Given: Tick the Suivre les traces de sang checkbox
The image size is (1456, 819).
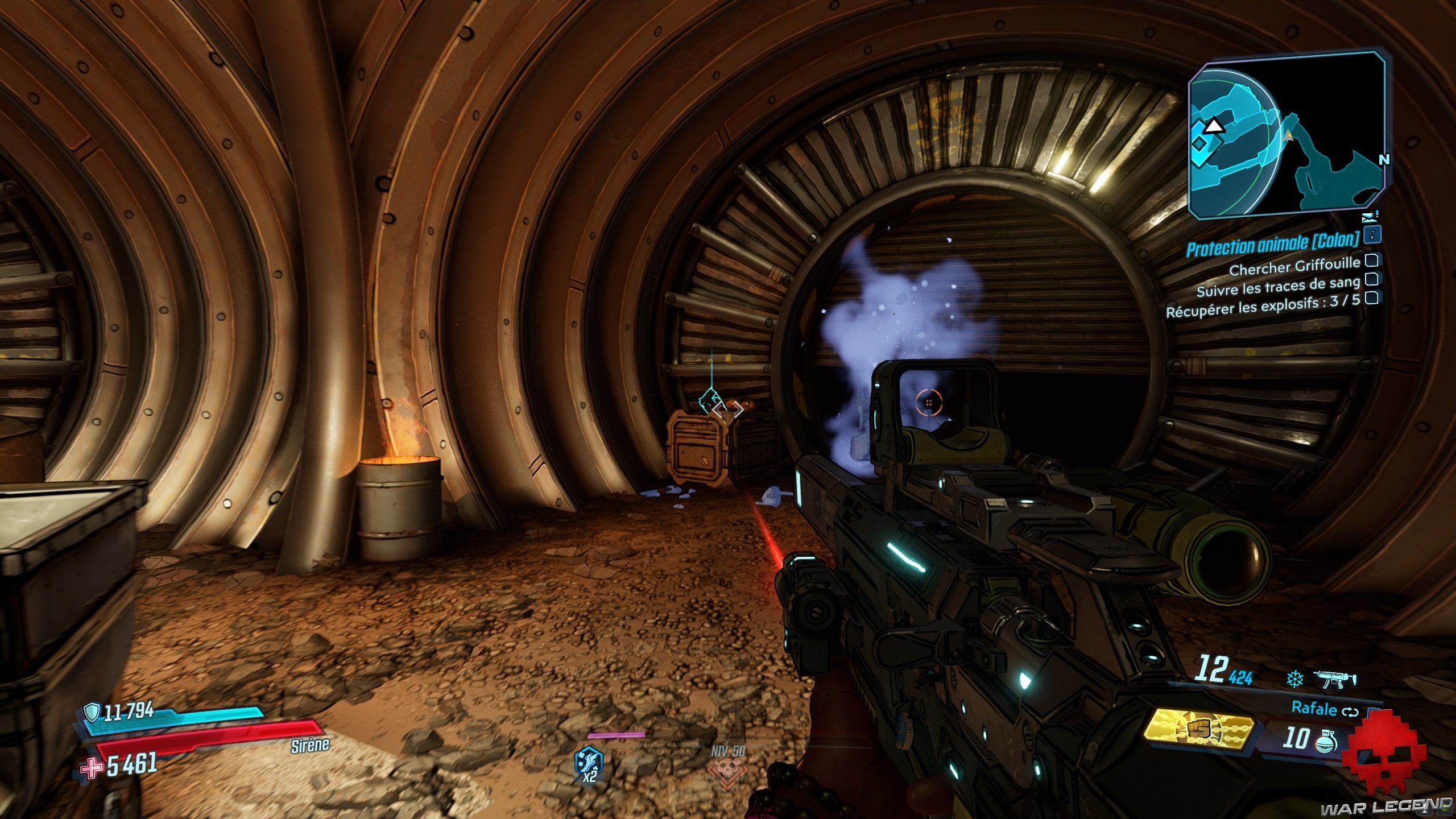Looking at the screenshot, I should tap(1370, 279).
